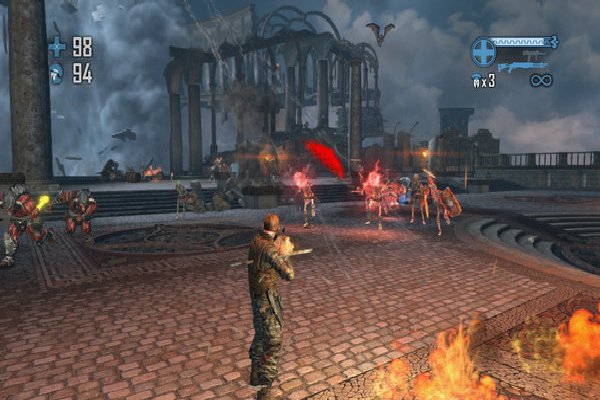
Task: Click the blue helmet armor icon
Action: coord(56,73)
